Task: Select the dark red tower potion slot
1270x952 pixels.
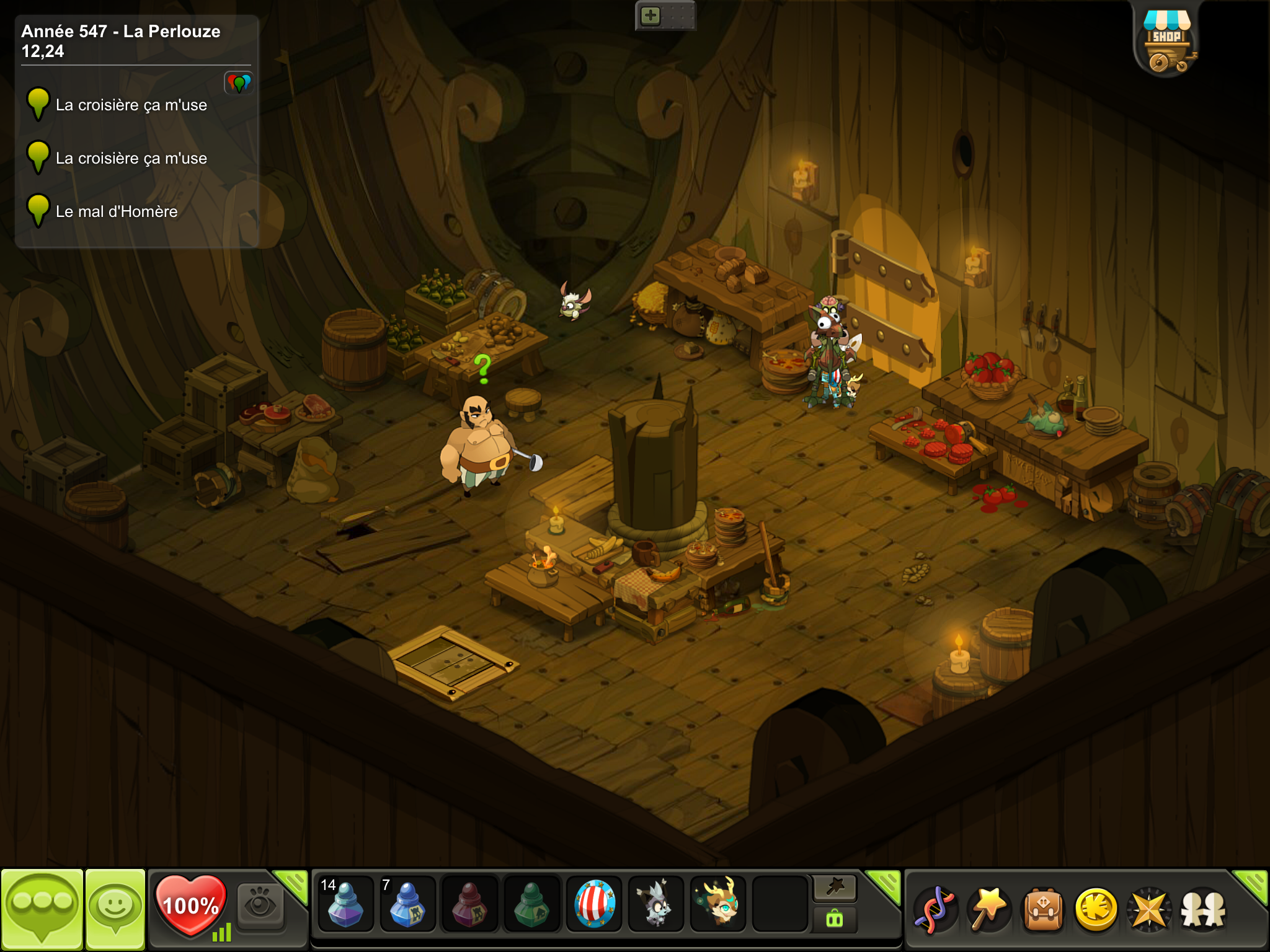Action: [x=469, y=904]
